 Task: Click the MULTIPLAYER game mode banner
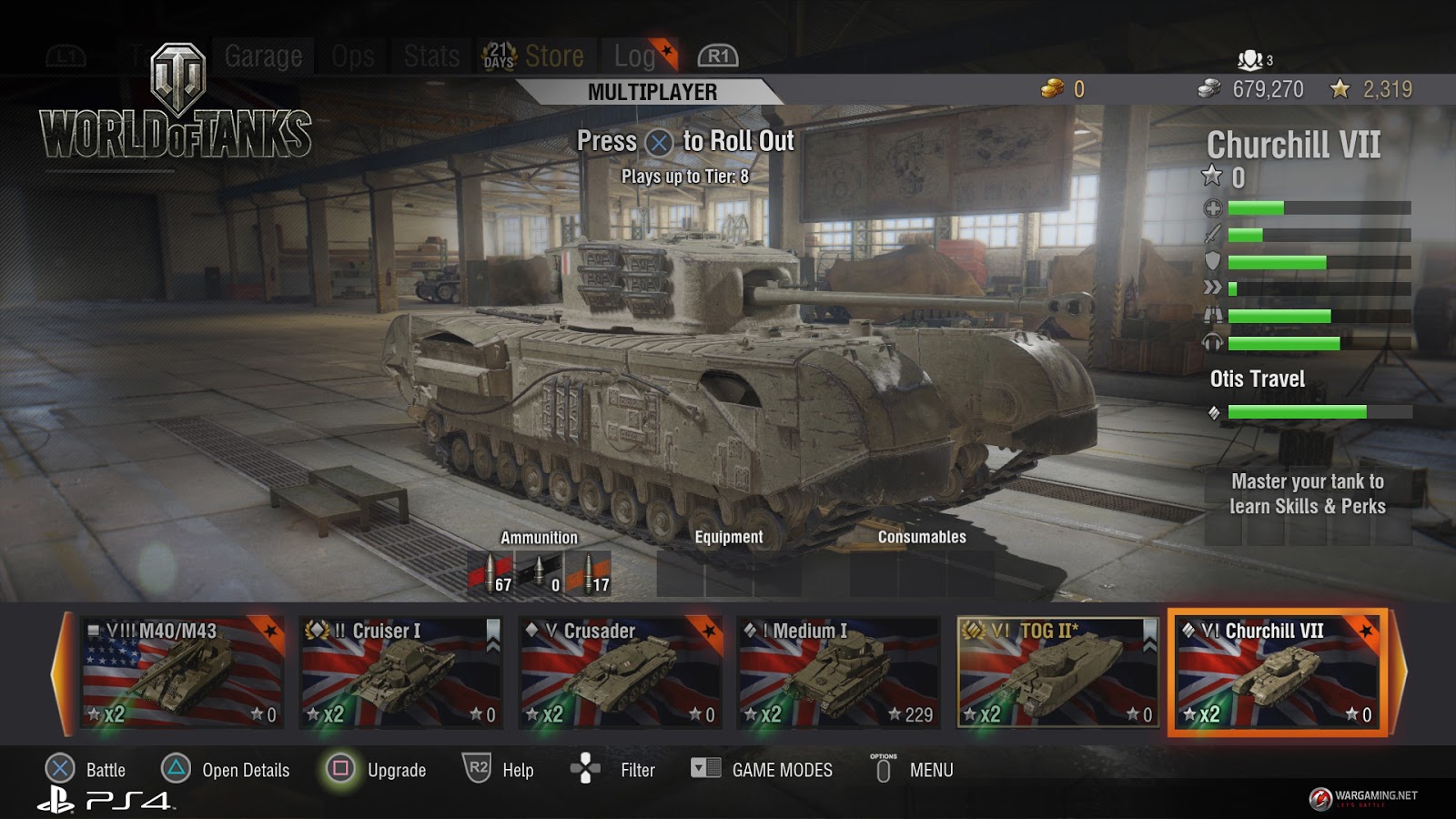[652, 92]
